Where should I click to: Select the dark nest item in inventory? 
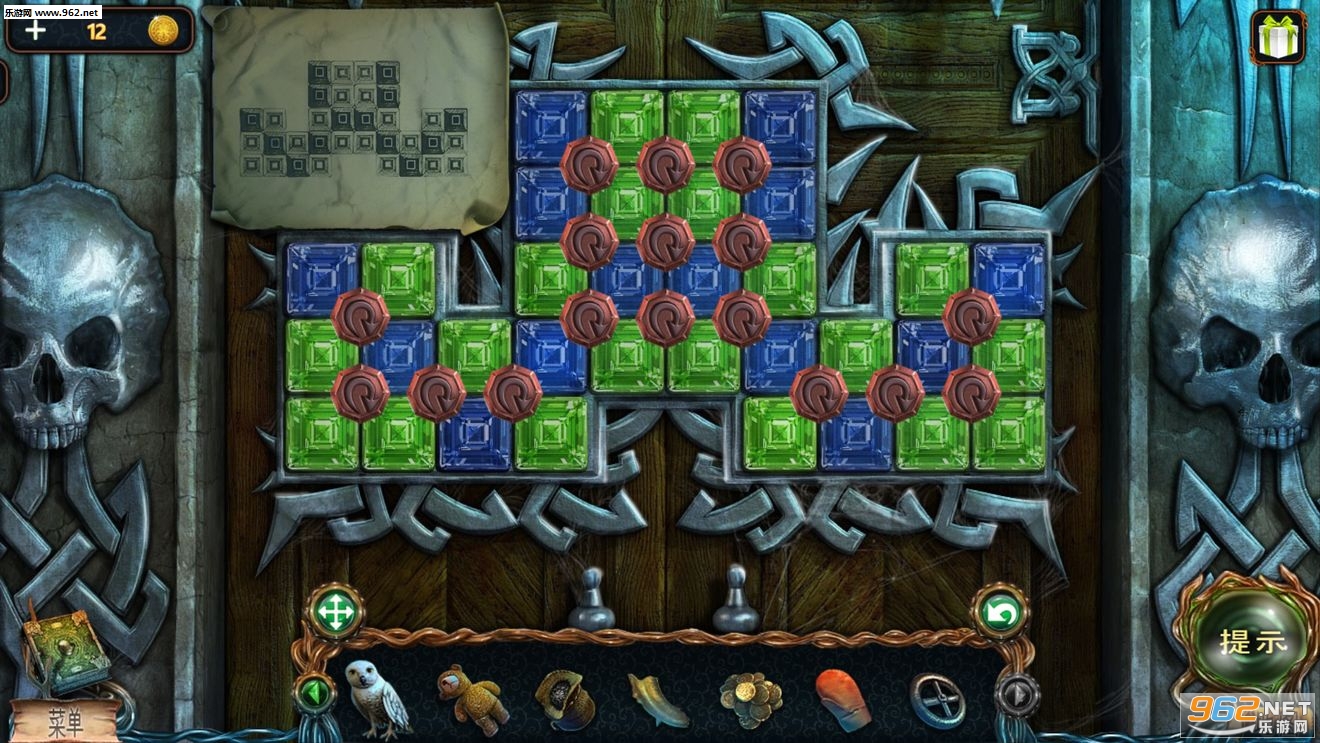[x=565, y=697]
